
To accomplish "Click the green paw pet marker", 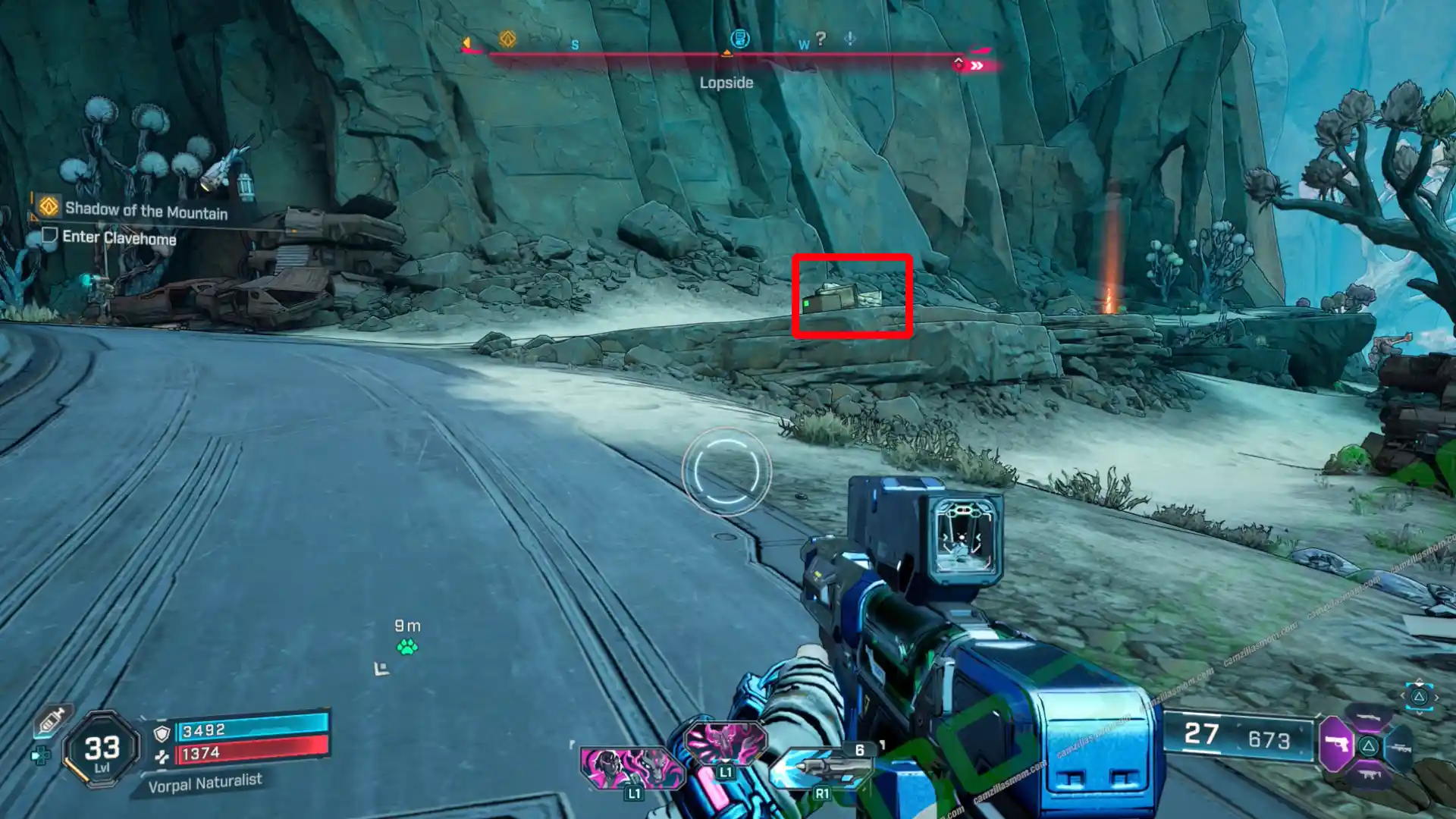I will [x=407, y=647].
